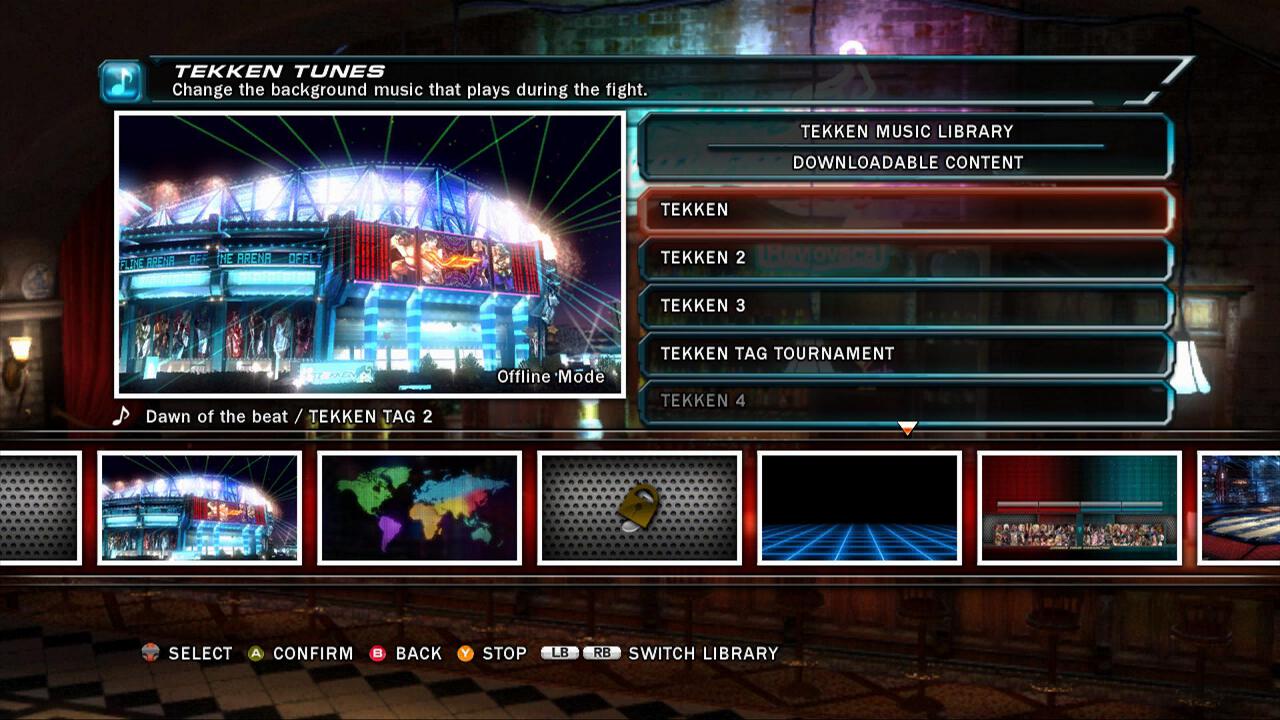Switch to the DOWNLOADABLE CONTENT tab
The image size is (1280, 720).
906,161
